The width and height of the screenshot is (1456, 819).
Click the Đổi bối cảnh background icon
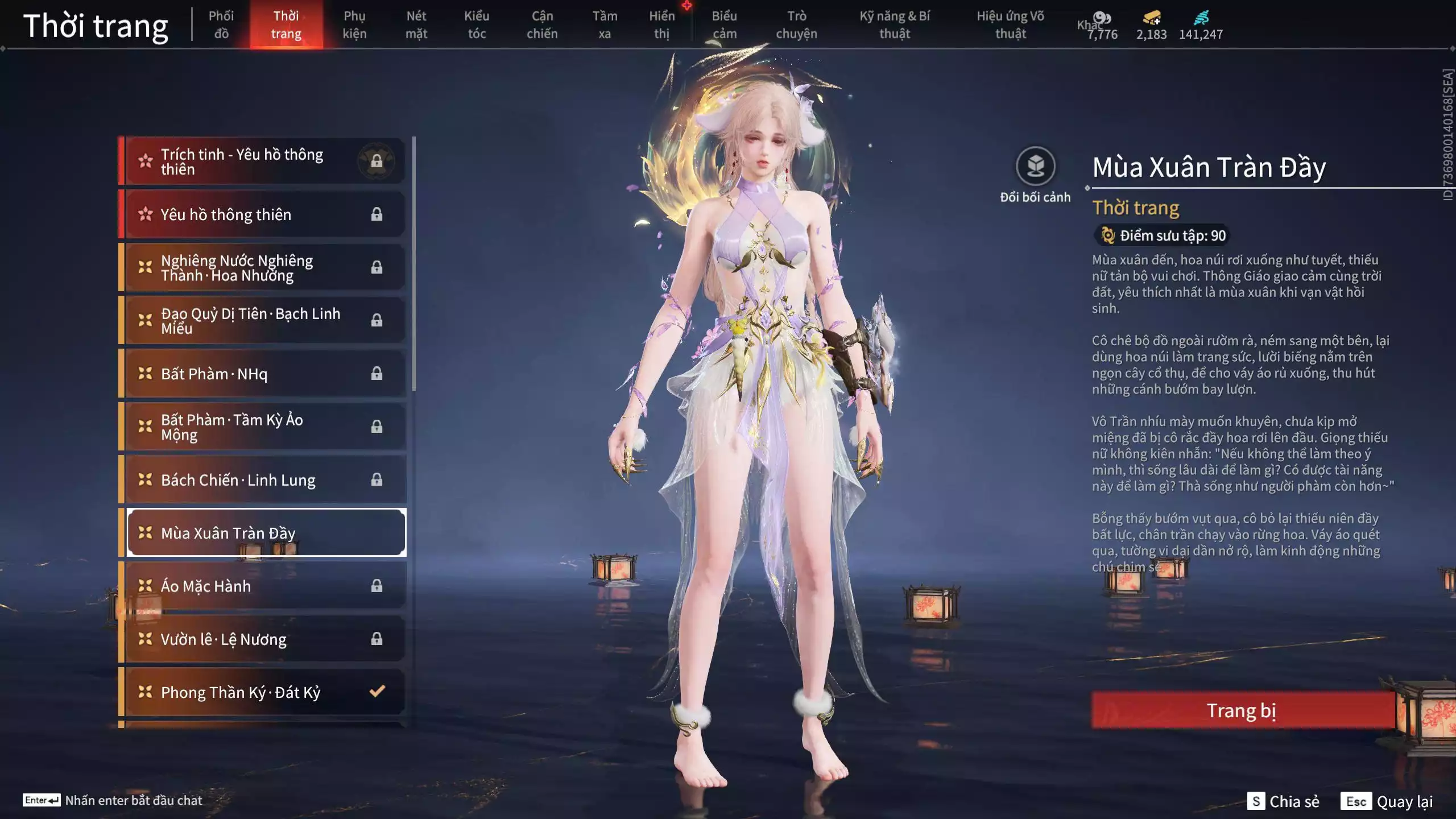pyautogui.click(x=1035, y=167)
